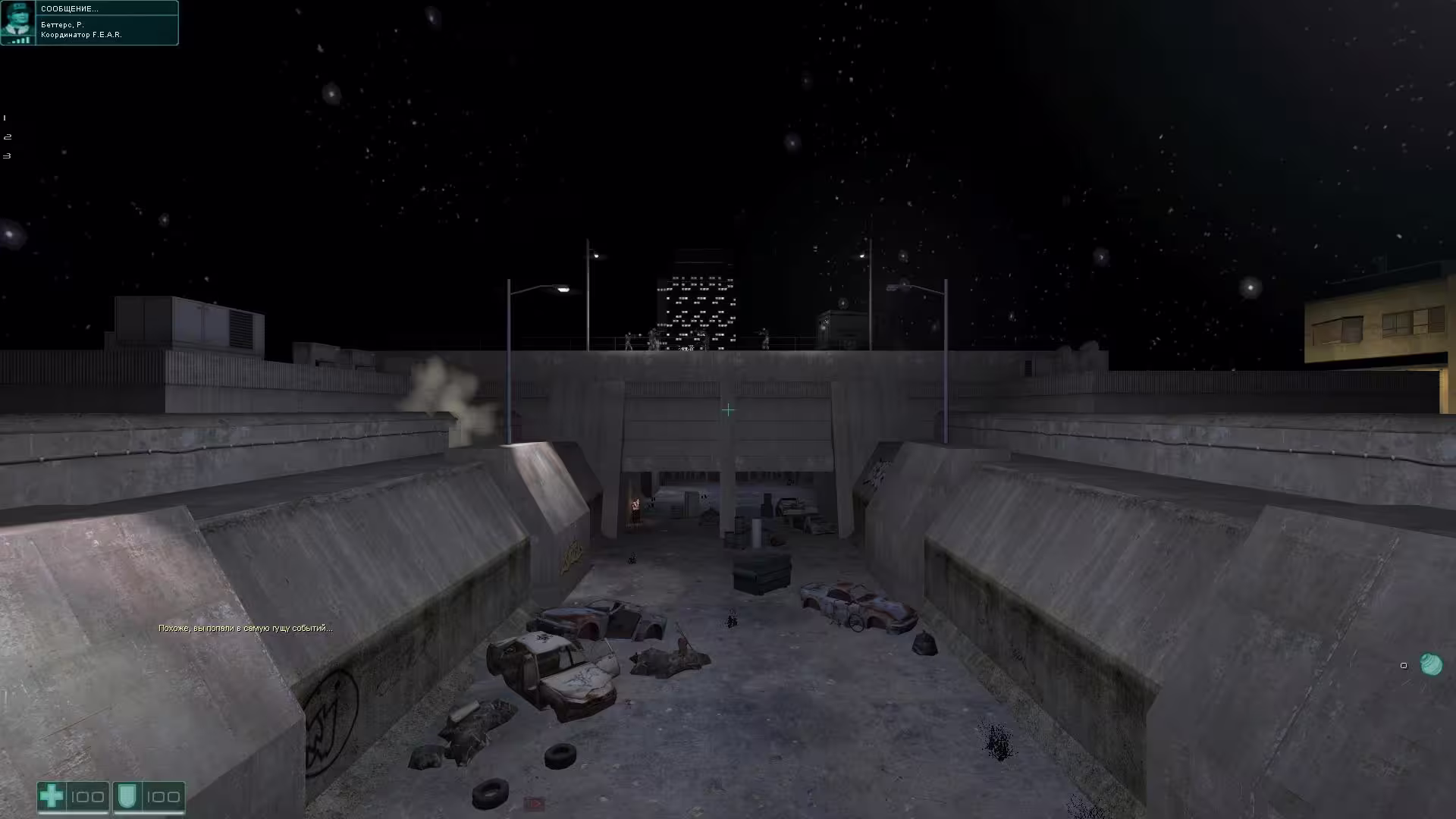
Task: Choose weapon slot number 2
Action: tap(7, 137)
